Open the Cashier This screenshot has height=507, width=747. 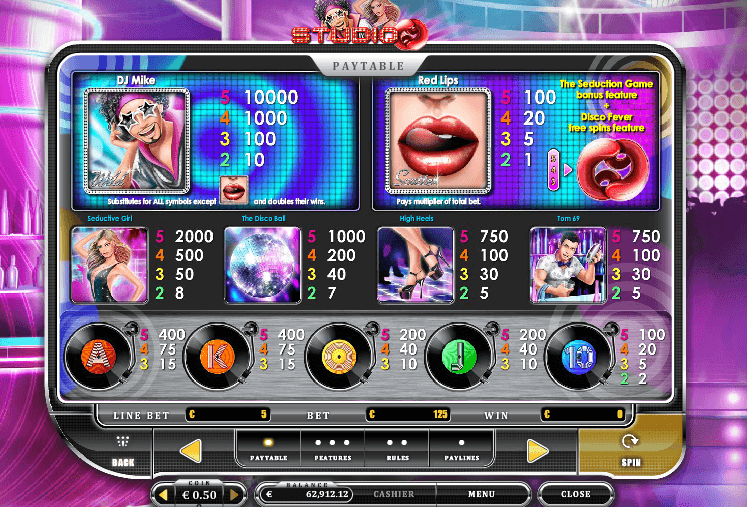tap(394, 494)
